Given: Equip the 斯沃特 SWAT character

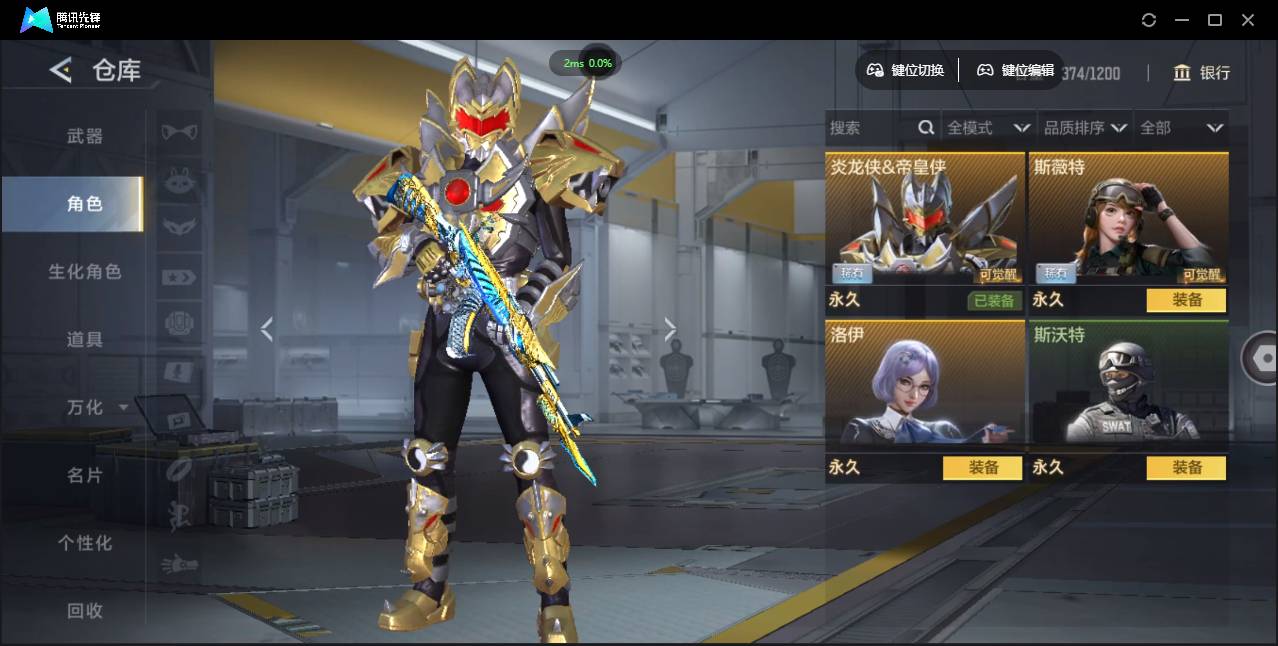Looking at the screenshot, I should [1186, 468].
